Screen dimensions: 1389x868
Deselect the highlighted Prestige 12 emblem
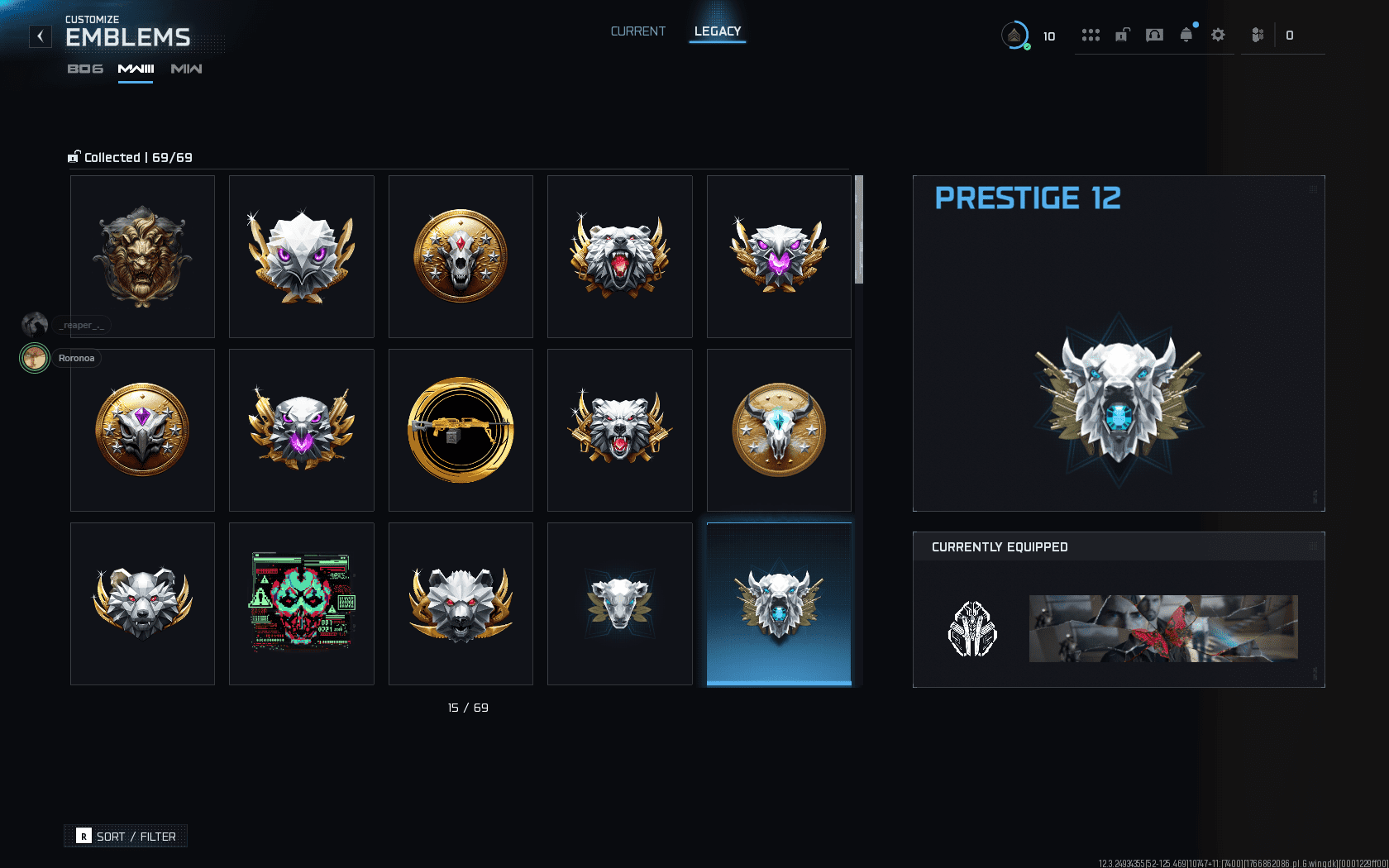[x=778, y=603]
